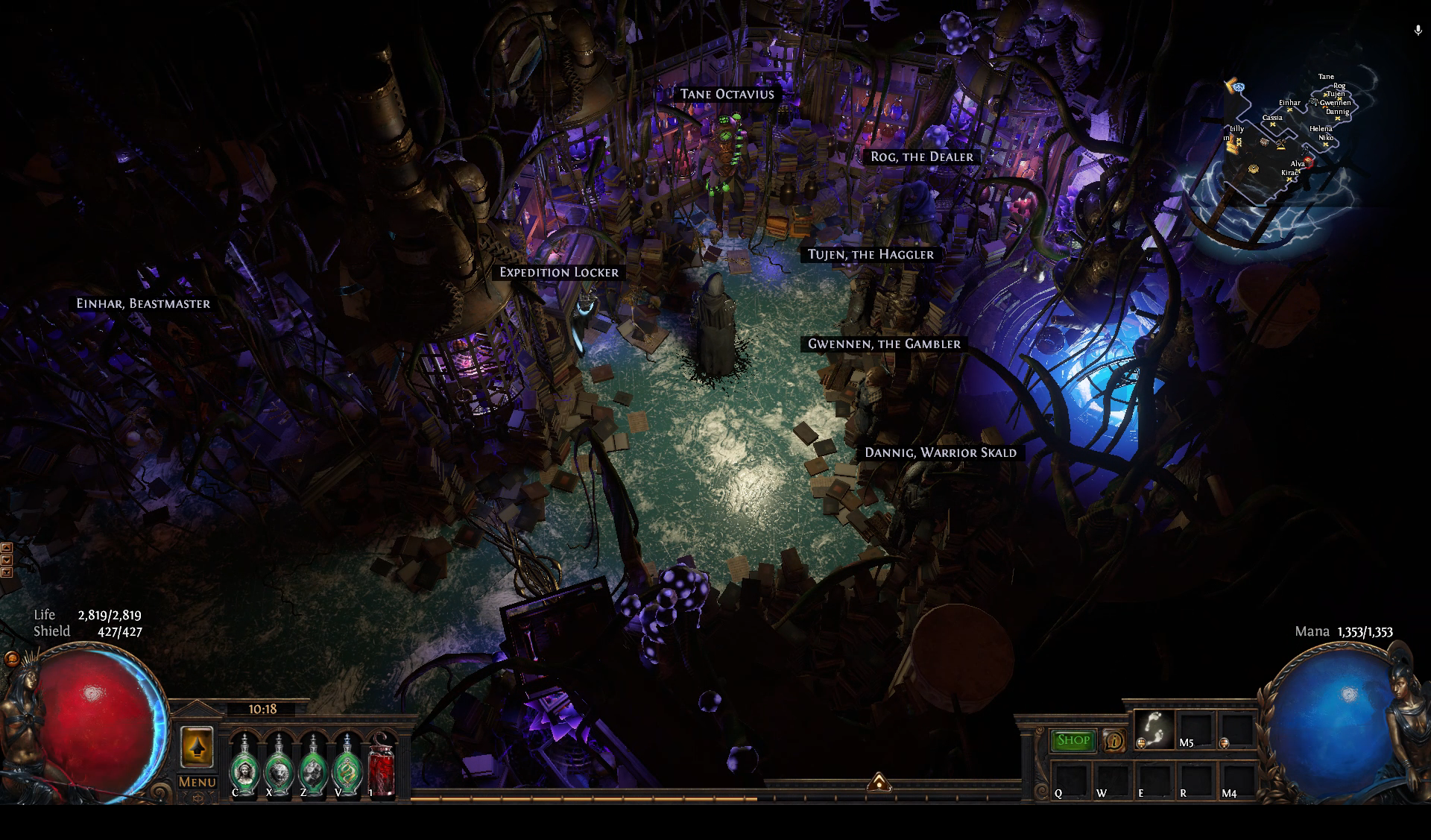The width and height of the screenshot is (1431, 840).
Task: Select the Dannig, Warrior Skald label
Action: [x=941, y=452]
